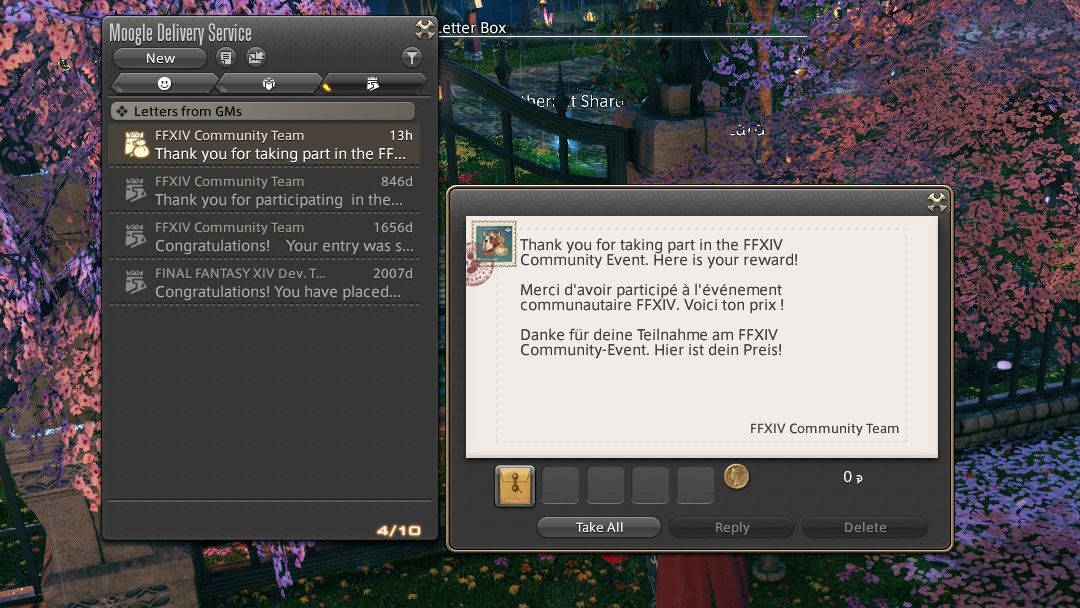Viewport: 1080px width, 608px height.
Task: Click the envelope with arrows icon
Action: coord(257,58)
